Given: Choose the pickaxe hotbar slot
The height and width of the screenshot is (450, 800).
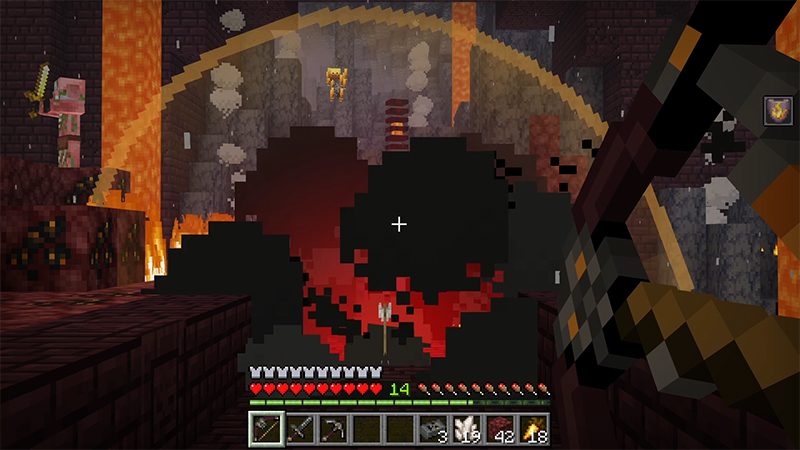Looking at the screenshot, I should (x=332, y=428).
